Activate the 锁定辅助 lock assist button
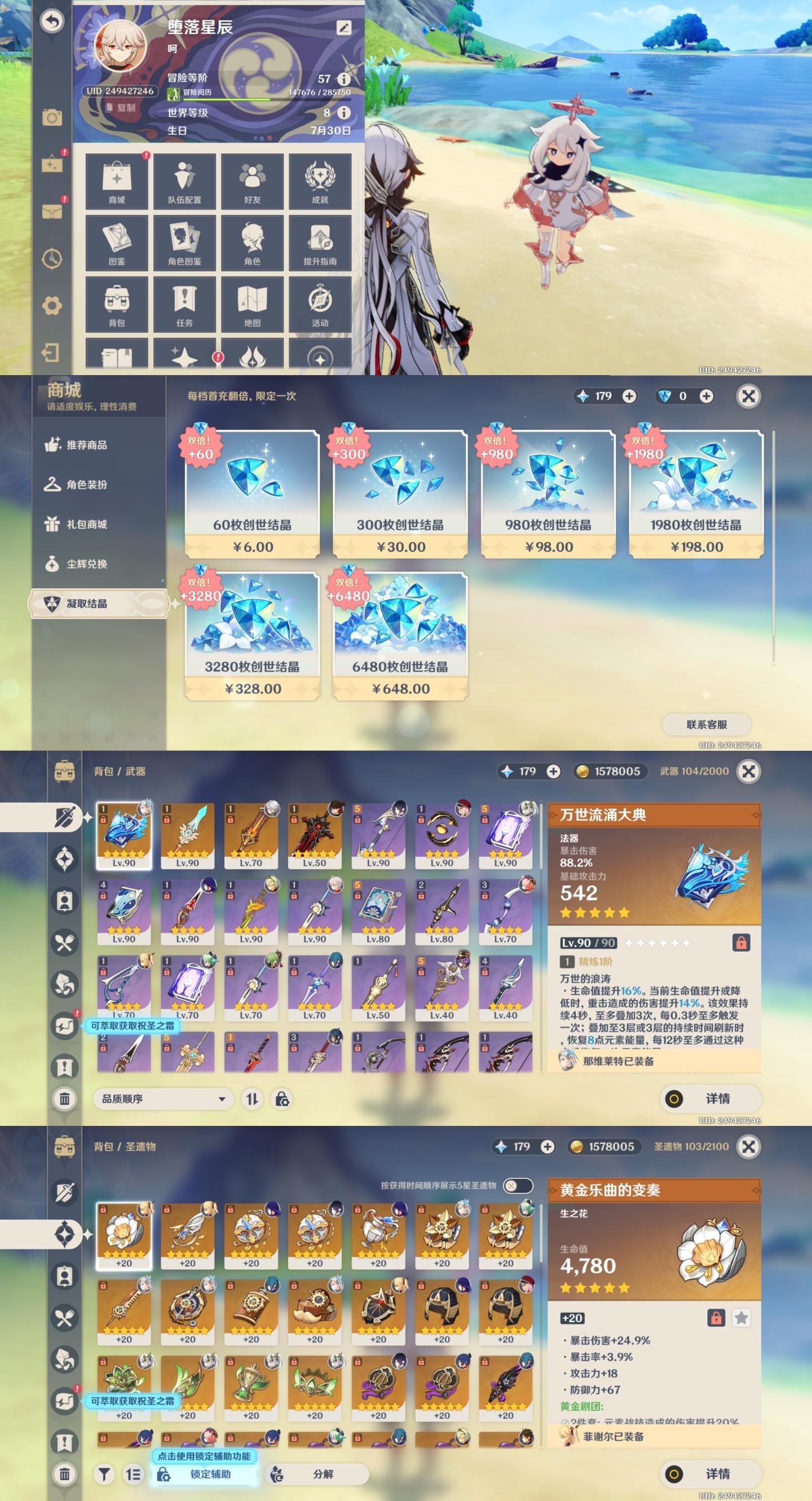Screen dimensions: 812x1501 (x=205, y=1473)
